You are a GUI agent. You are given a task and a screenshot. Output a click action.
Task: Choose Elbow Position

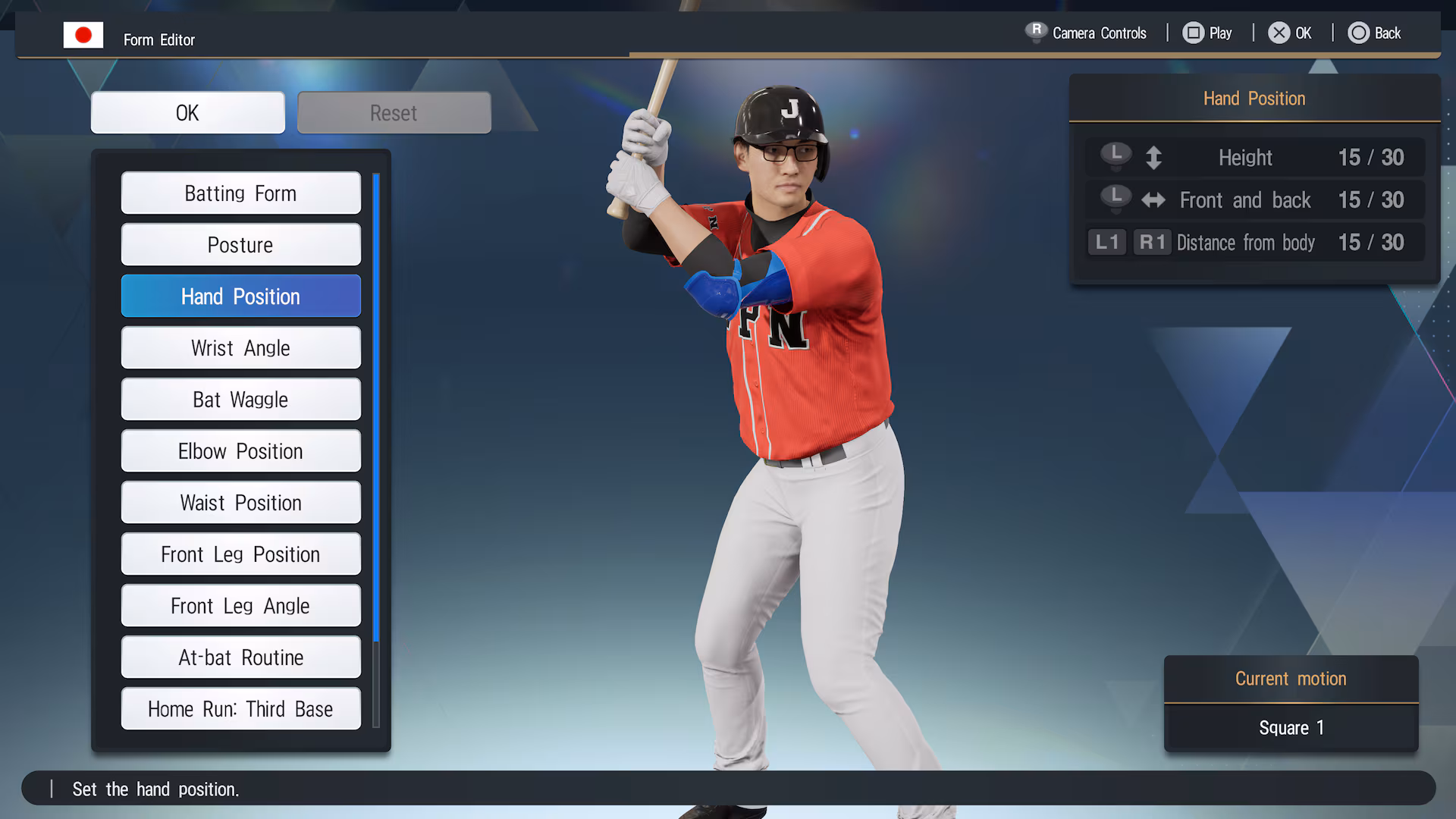point(240,451)
